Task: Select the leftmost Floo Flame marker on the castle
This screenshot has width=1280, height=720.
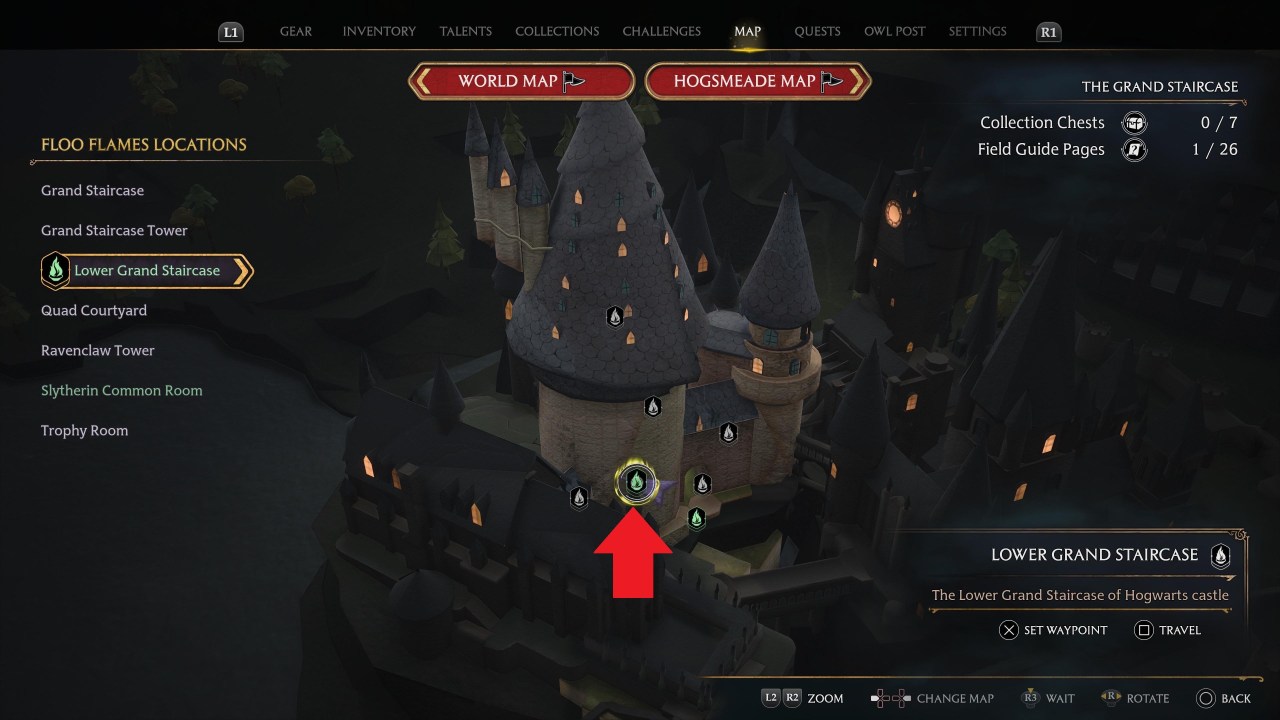Action: pyautogui.click(x=578, y=496)
